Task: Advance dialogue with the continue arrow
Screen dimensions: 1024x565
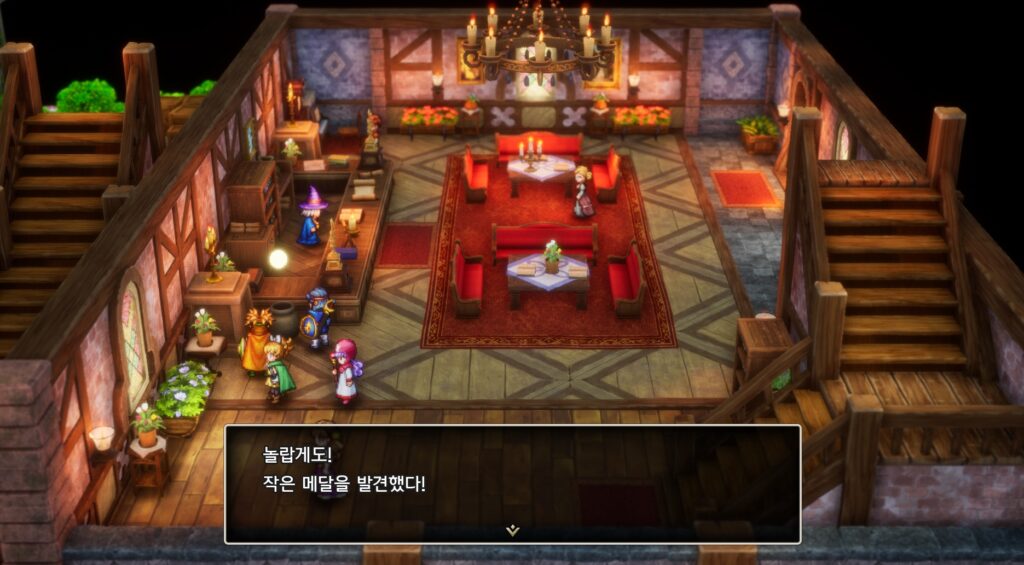Action: [512, 530]
